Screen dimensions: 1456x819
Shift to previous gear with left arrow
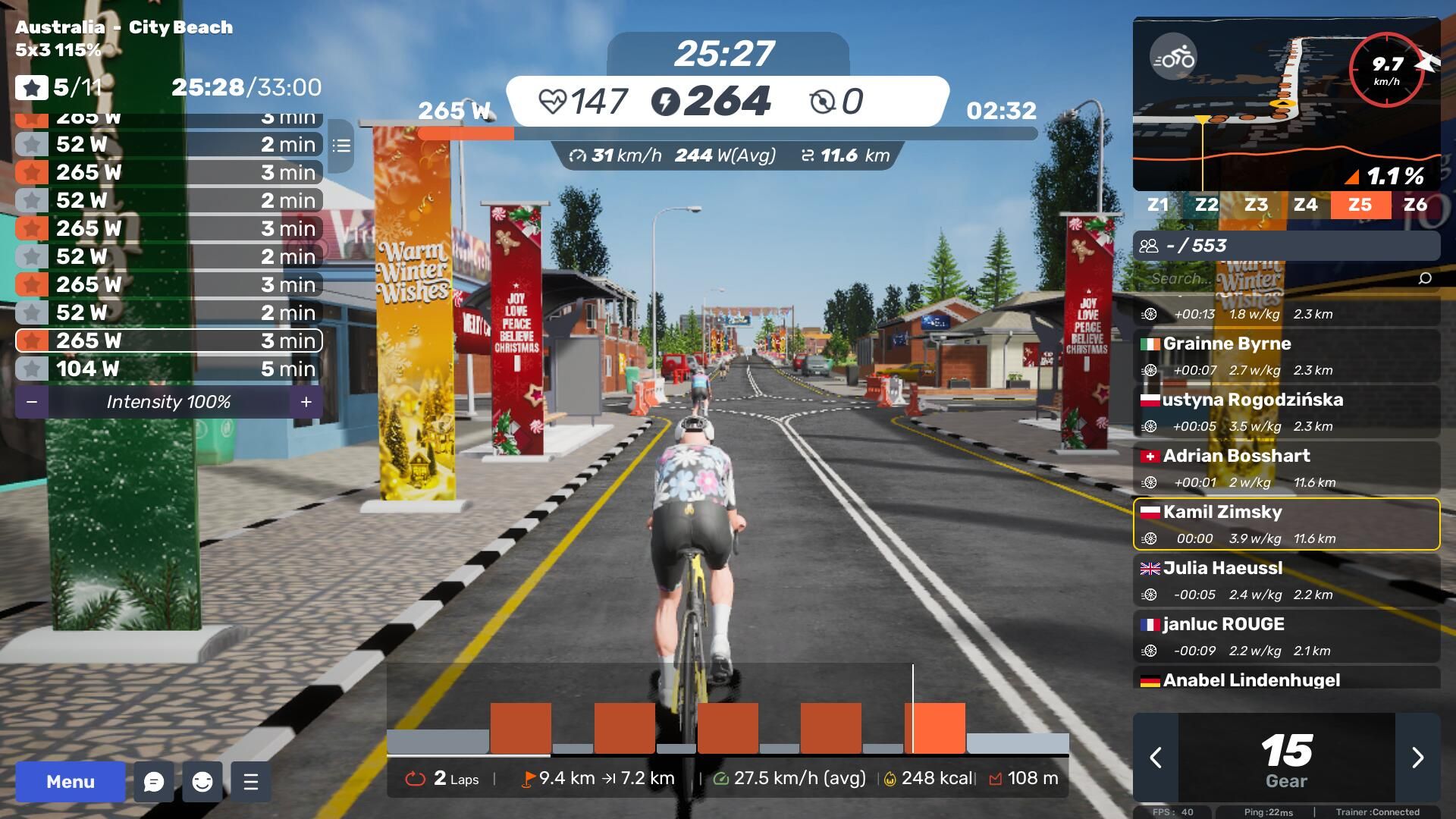(x=1156, y=758)
